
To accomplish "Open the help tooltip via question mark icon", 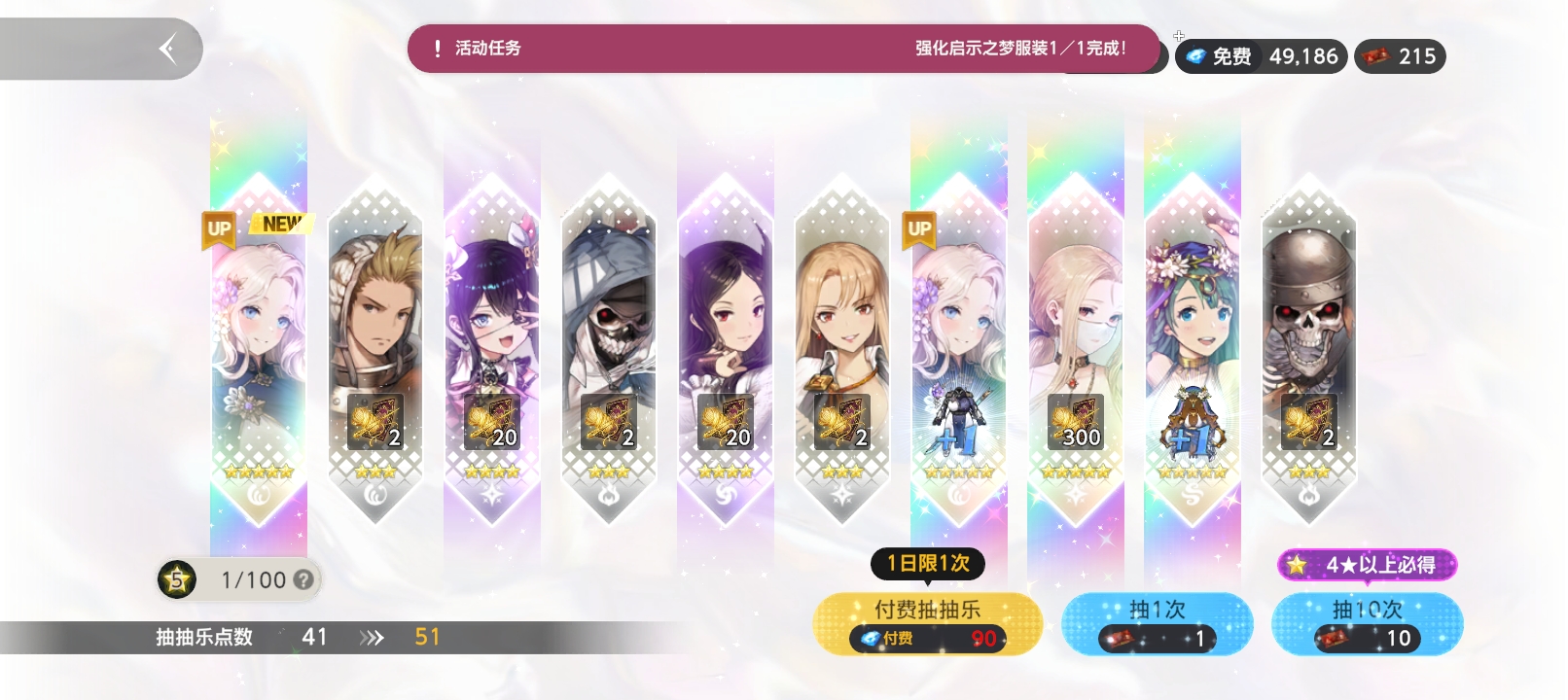I will pos(304,580).
